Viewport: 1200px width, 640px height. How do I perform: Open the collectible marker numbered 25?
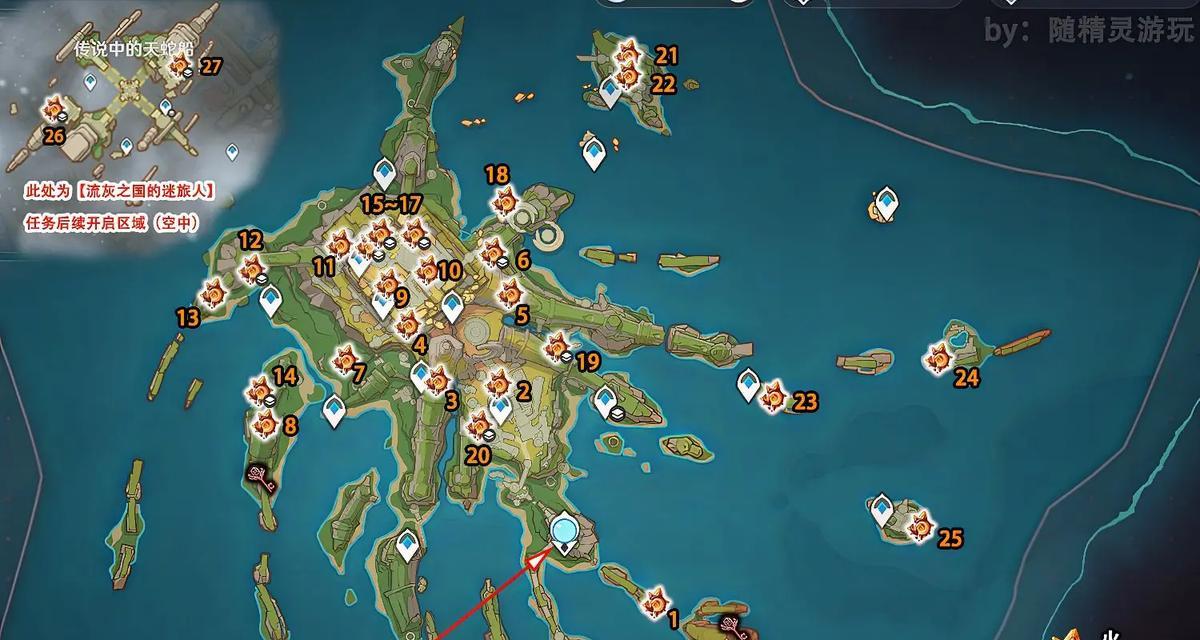919,522
